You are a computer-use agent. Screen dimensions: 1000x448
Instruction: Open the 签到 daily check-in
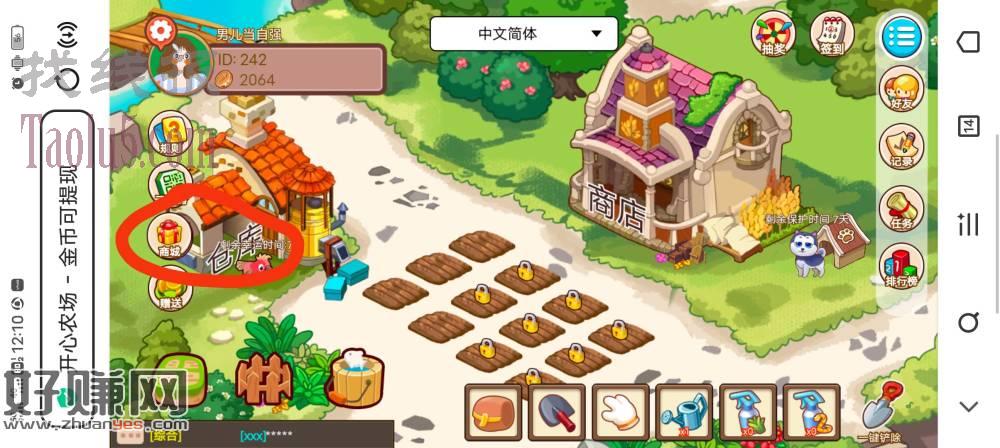pyautogui.click(x=831, y=36)
